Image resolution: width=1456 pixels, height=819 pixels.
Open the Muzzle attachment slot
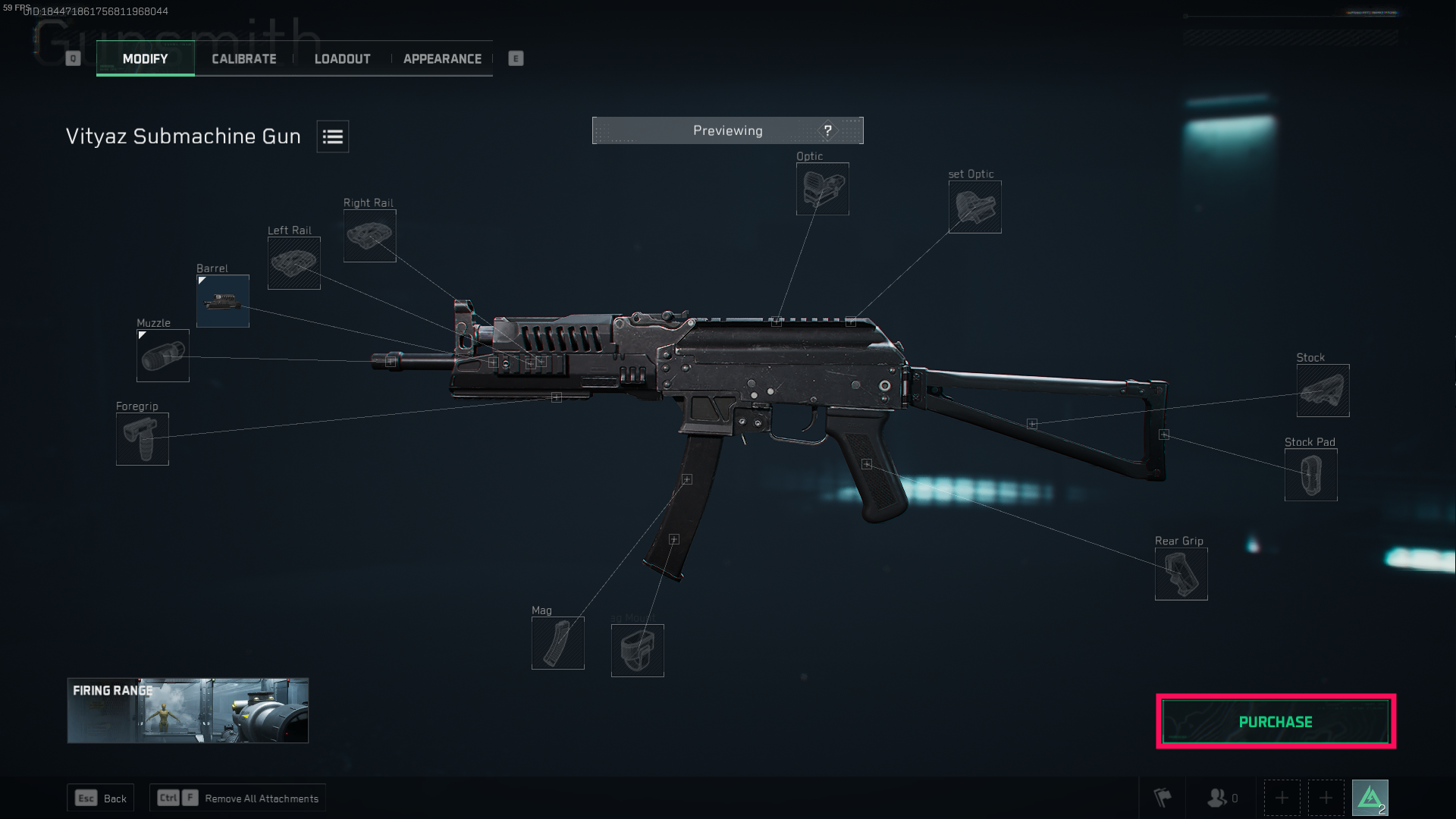coord(162,356)
